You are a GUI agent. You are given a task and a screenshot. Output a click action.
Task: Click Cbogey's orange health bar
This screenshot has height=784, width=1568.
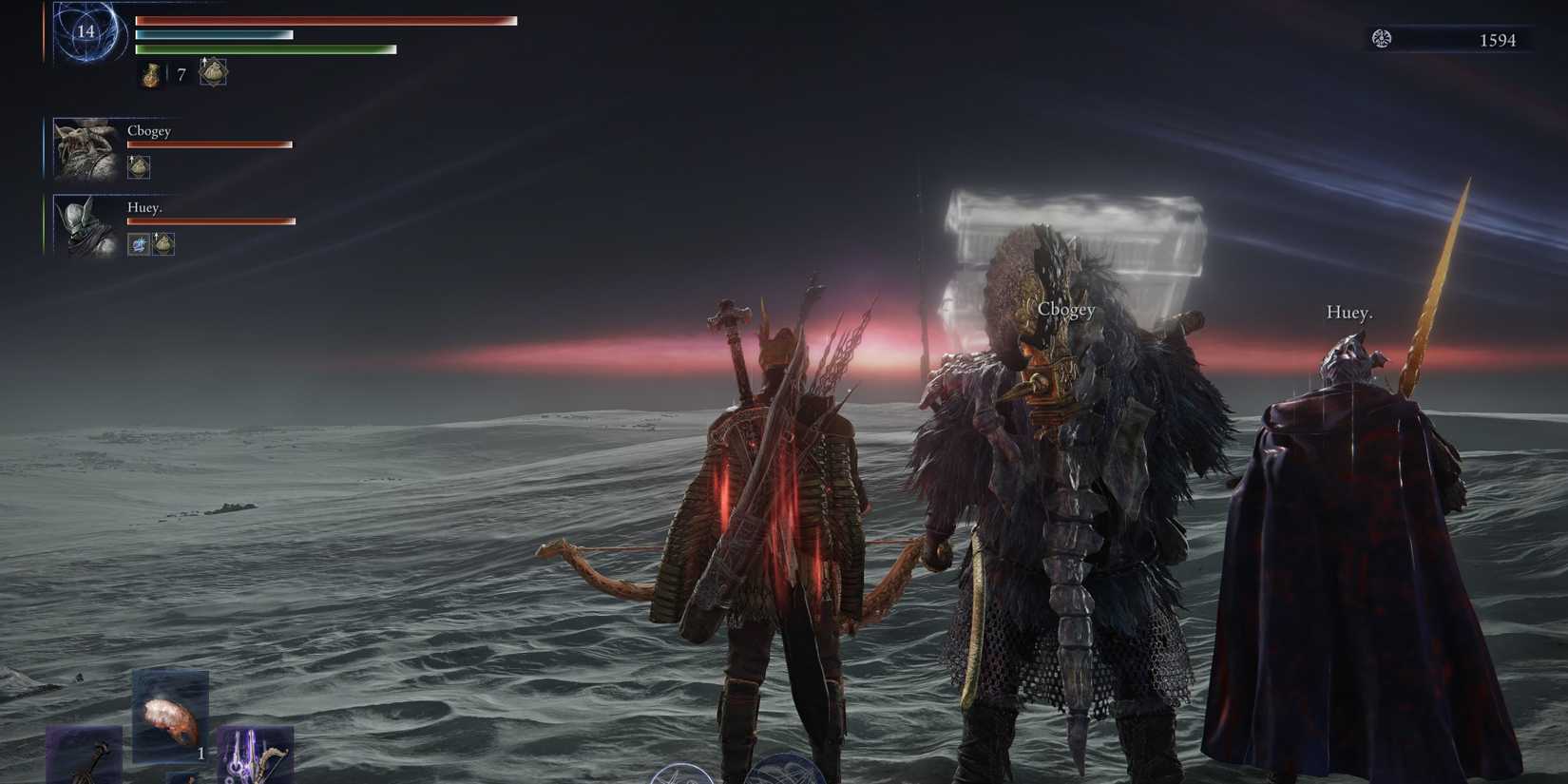(208, 144)
